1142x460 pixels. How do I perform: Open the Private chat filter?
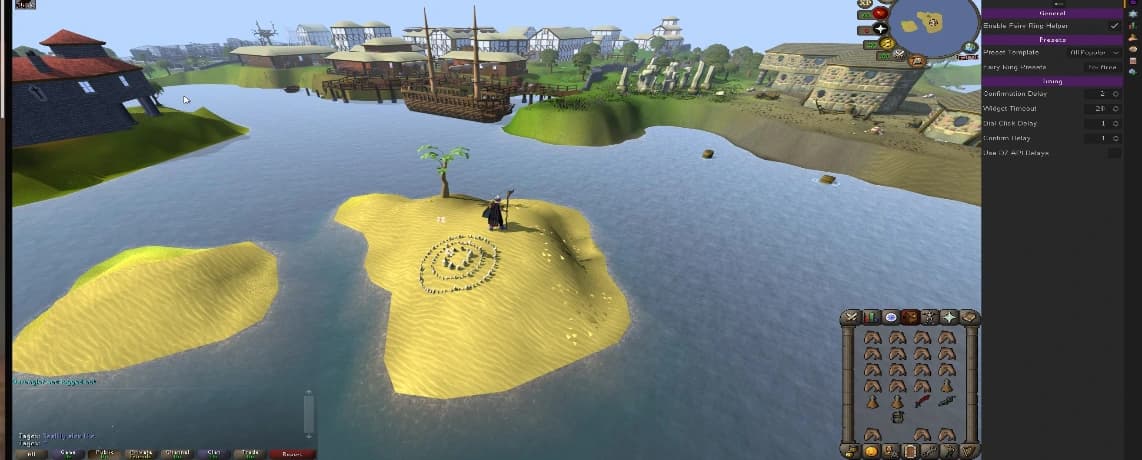tap(140, 453)
